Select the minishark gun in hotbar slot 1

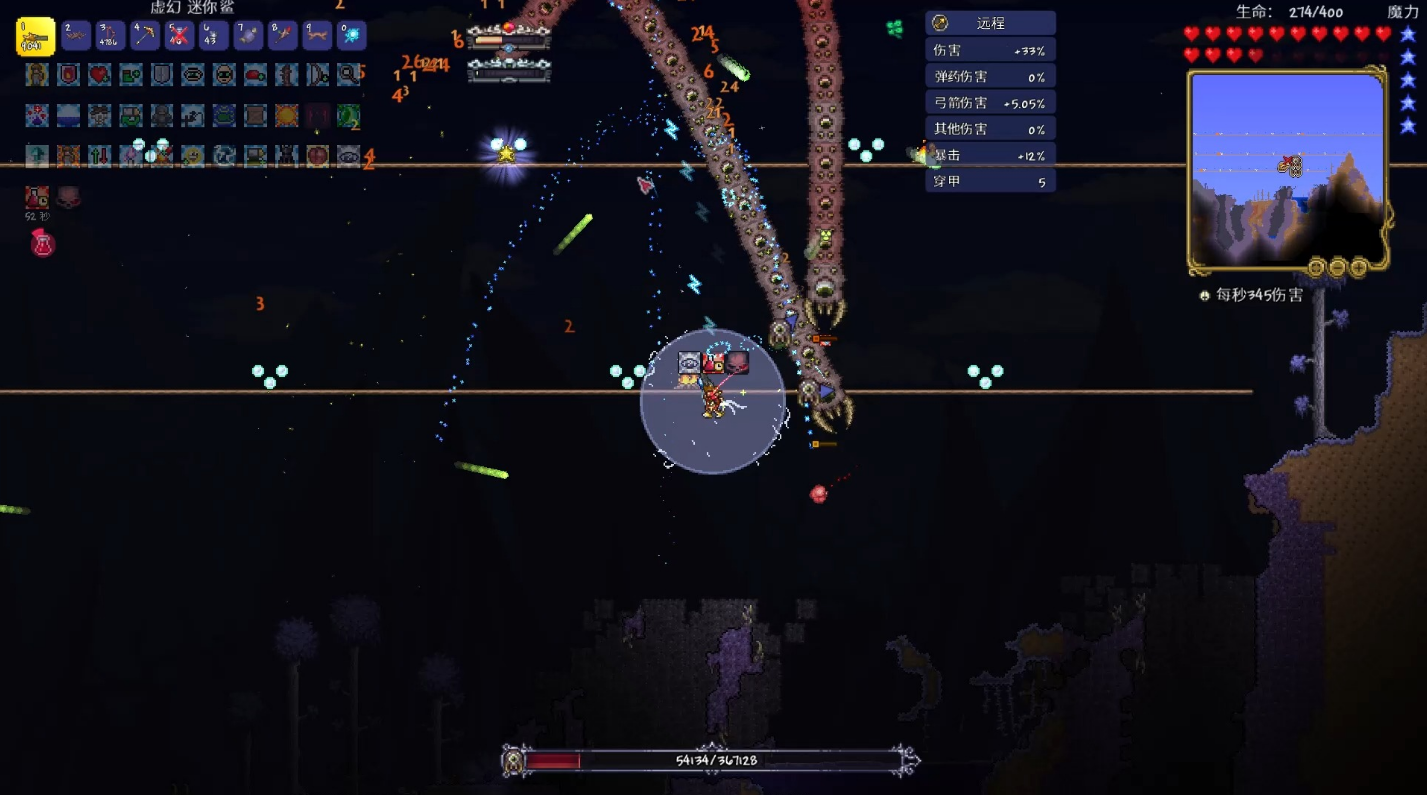[x=35, y=37]
